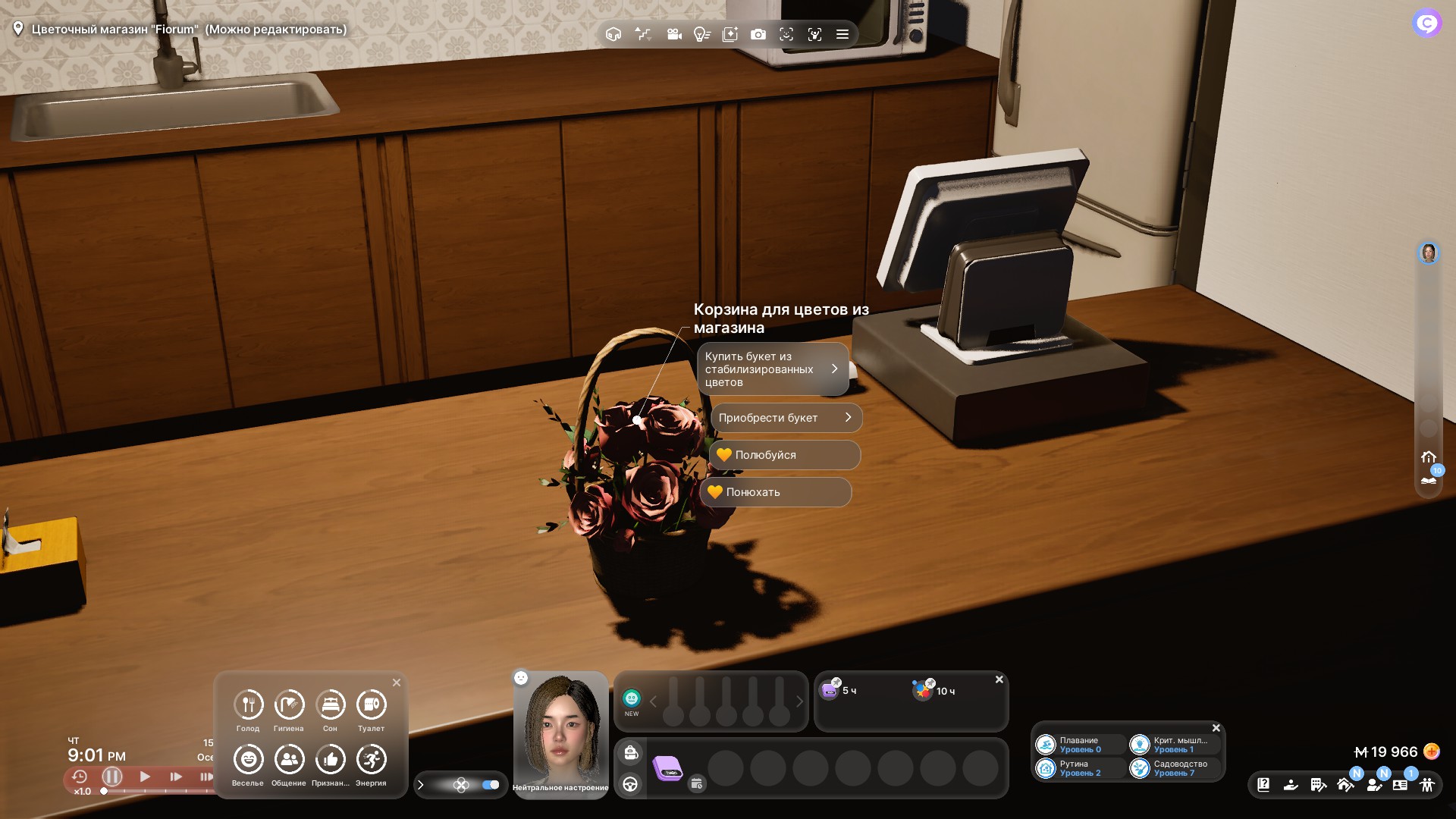Check the "Голод" hunger need

coord(248,705)
